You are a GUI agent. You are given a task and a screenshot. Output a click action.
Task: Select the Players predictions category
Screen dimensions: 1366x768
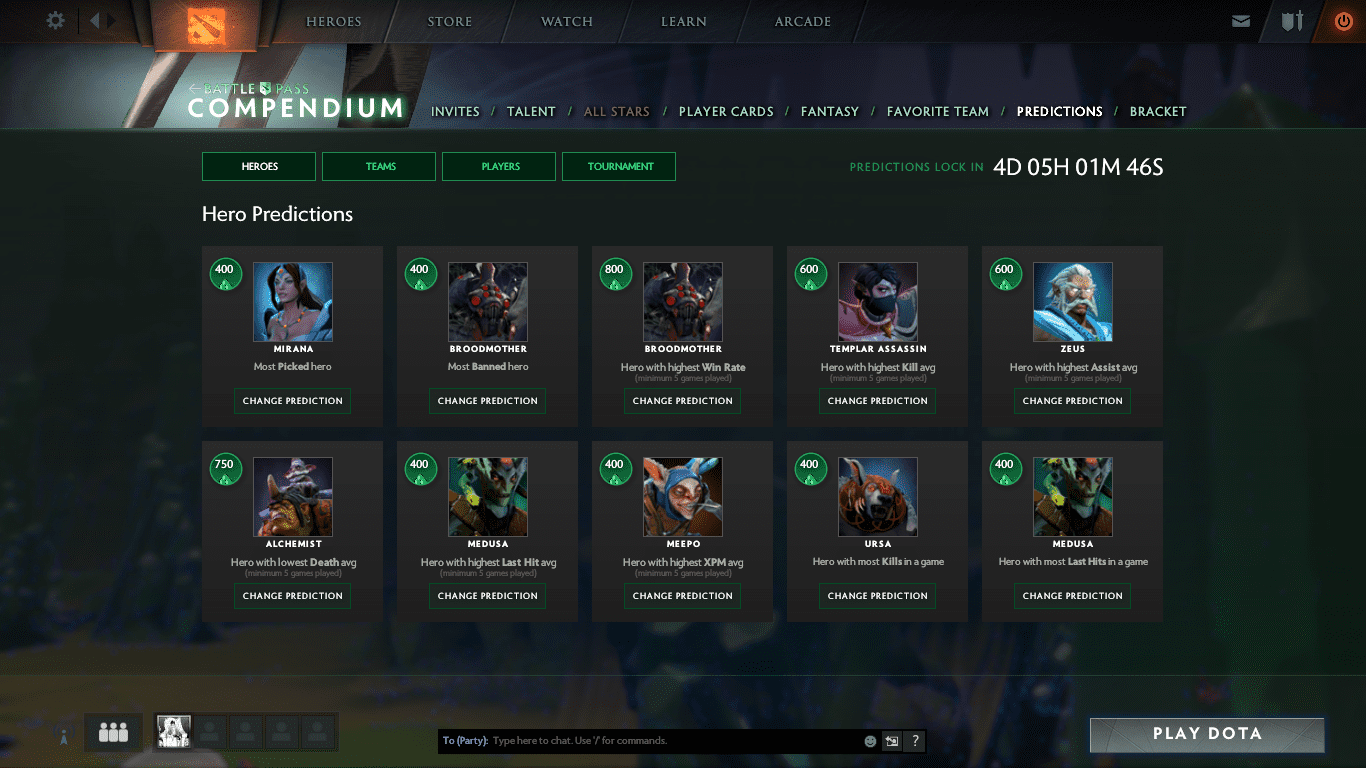[x=499, y=167]
